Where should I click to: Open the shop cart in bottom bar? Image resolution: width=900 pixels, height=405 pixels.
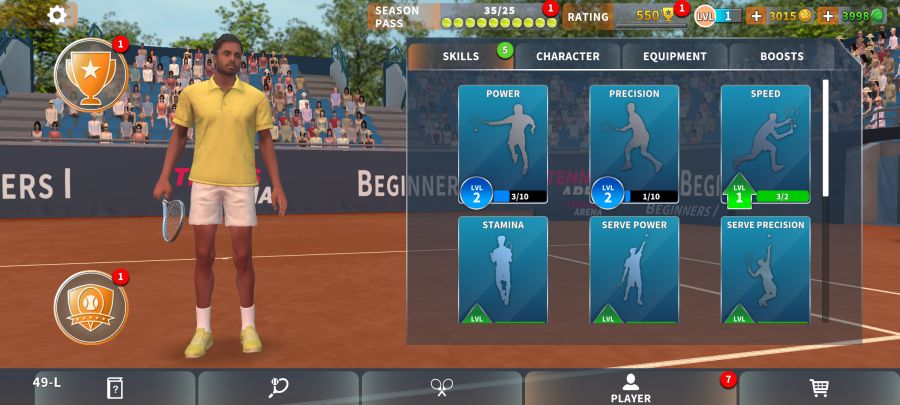[818, 388]
